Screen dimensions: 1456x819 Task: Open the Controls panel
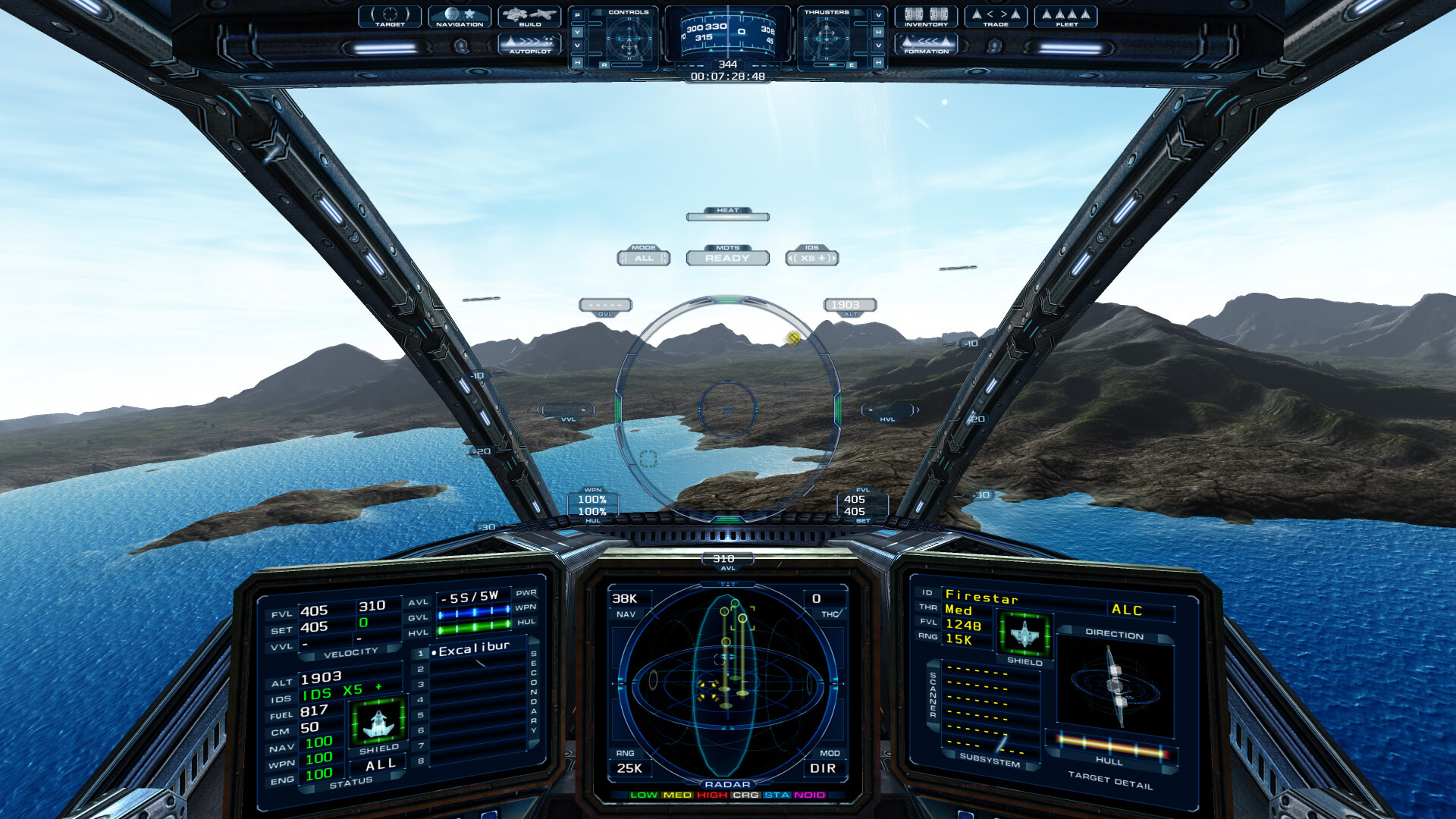coord(627,34)
